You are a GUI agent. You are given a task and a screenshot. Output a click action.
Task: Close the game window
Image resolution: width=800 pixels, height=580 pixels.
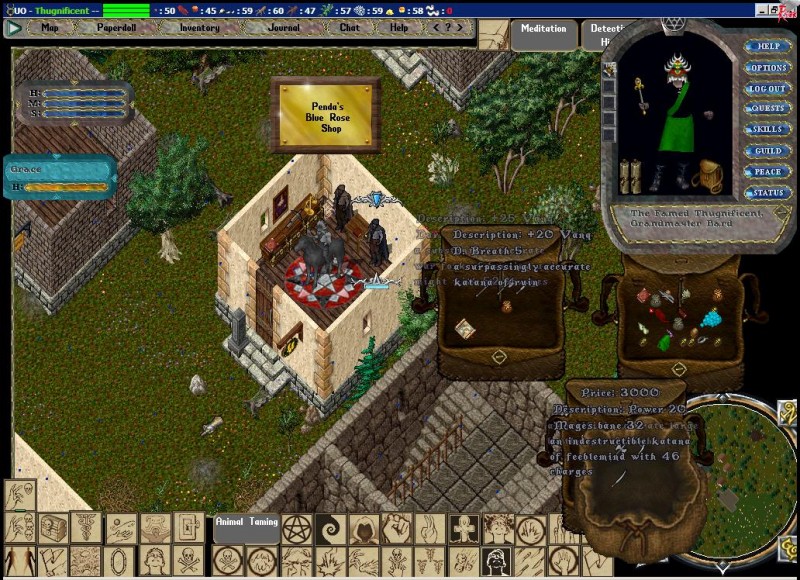pos(790,9)
